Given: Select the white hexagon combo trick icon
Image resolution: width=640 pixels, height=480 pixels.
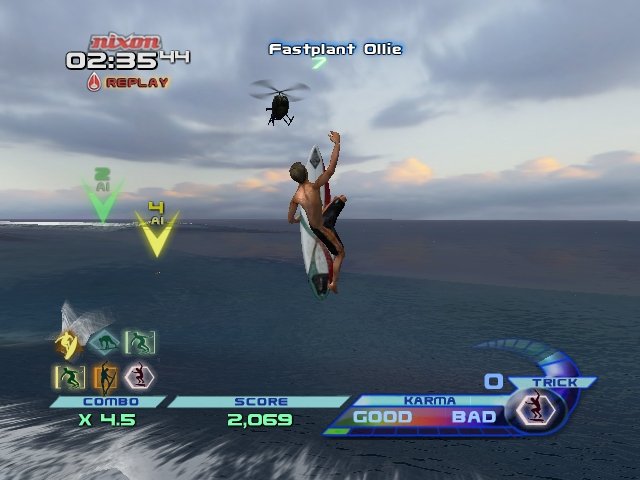Looking at the screenshot, I should pos(138,376).
